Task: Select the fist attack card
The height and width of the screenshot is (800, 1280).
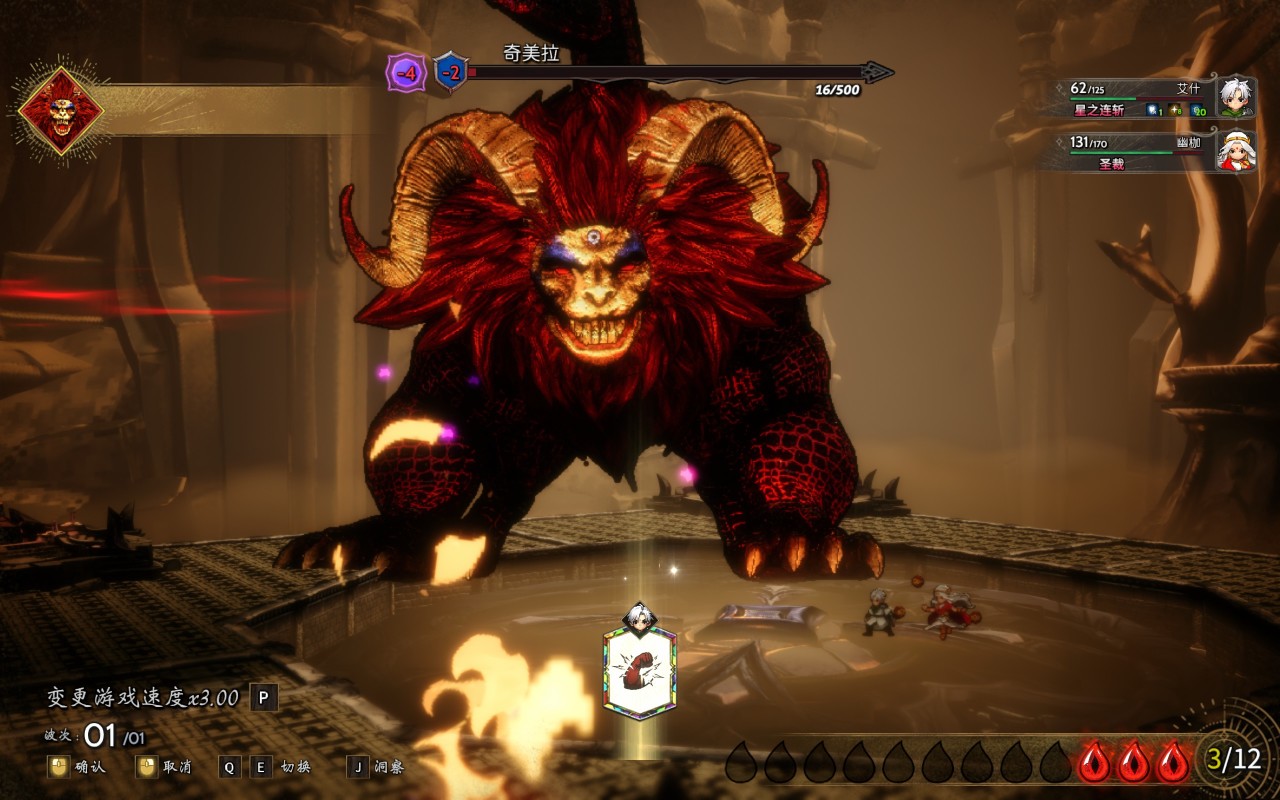Action: point(639,673)
